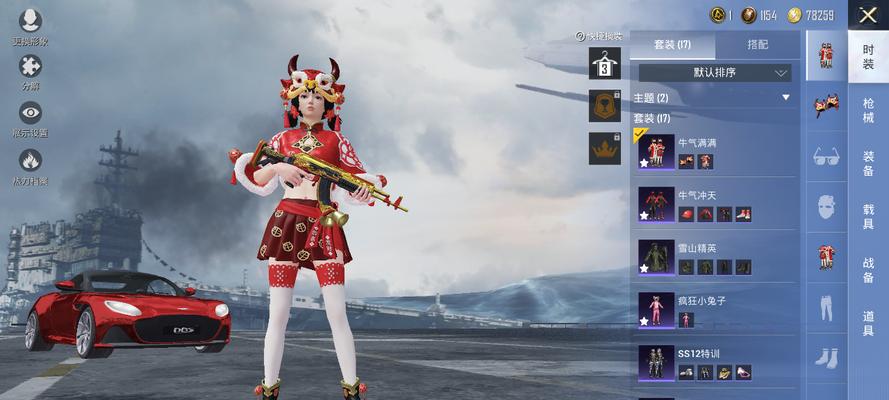Select the 牛气满满 outfit set
The height and width of the screenshot is (400, 889).
pyautogui.click(x=714, y=152)
